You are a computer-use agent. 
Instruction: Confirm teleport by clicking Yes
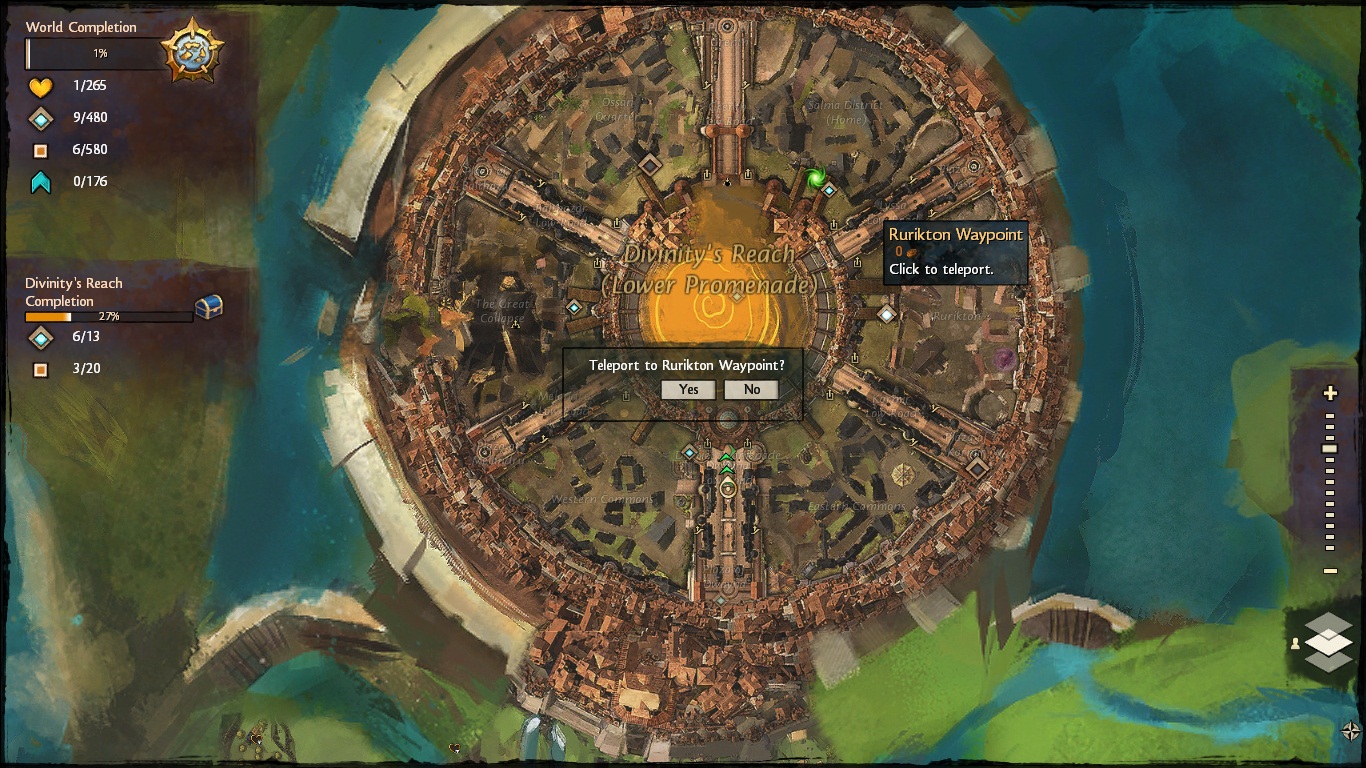point(688,390)
